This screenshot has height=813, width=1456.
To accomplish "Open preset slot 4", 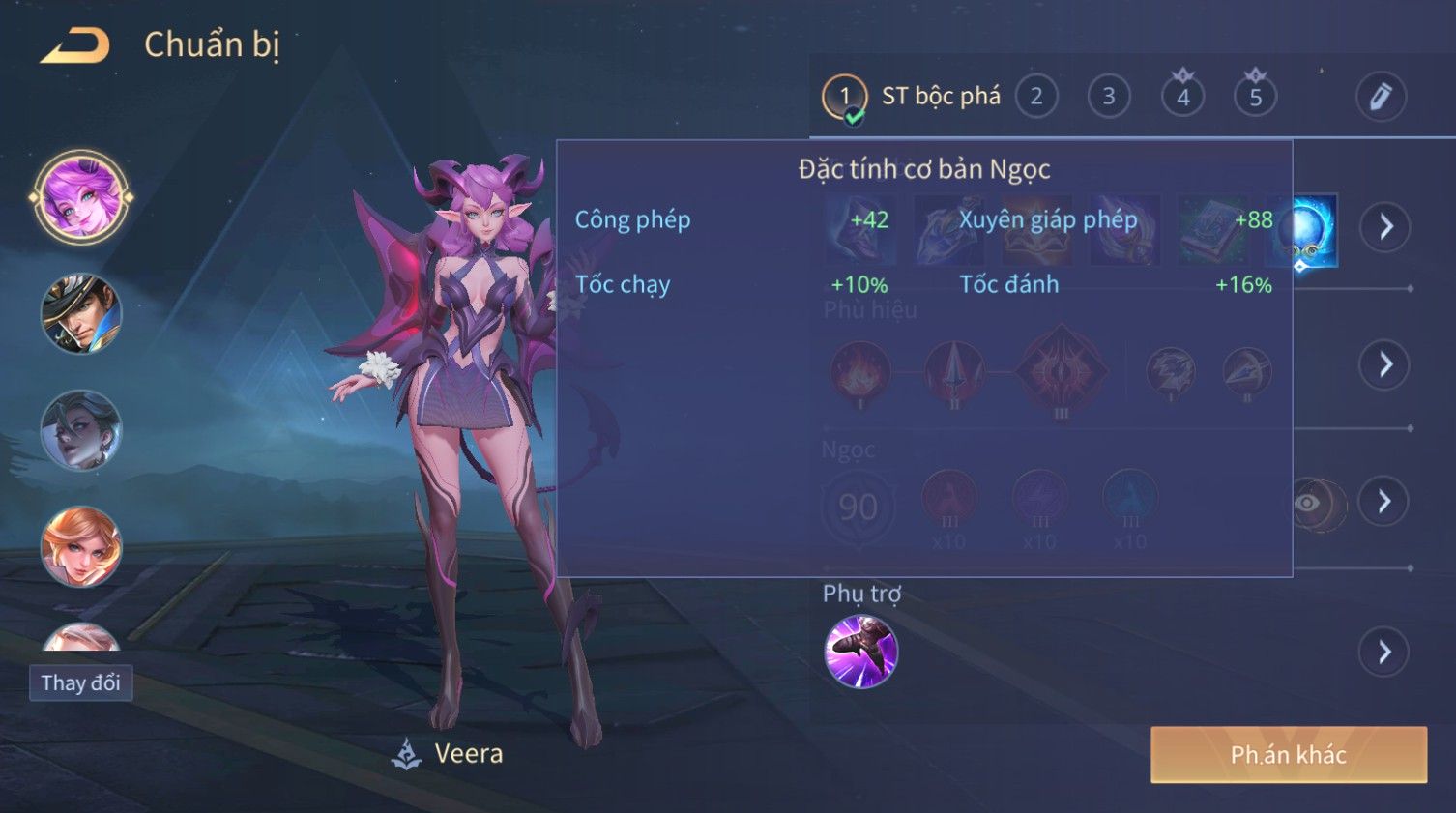I will coord(1182,97).
